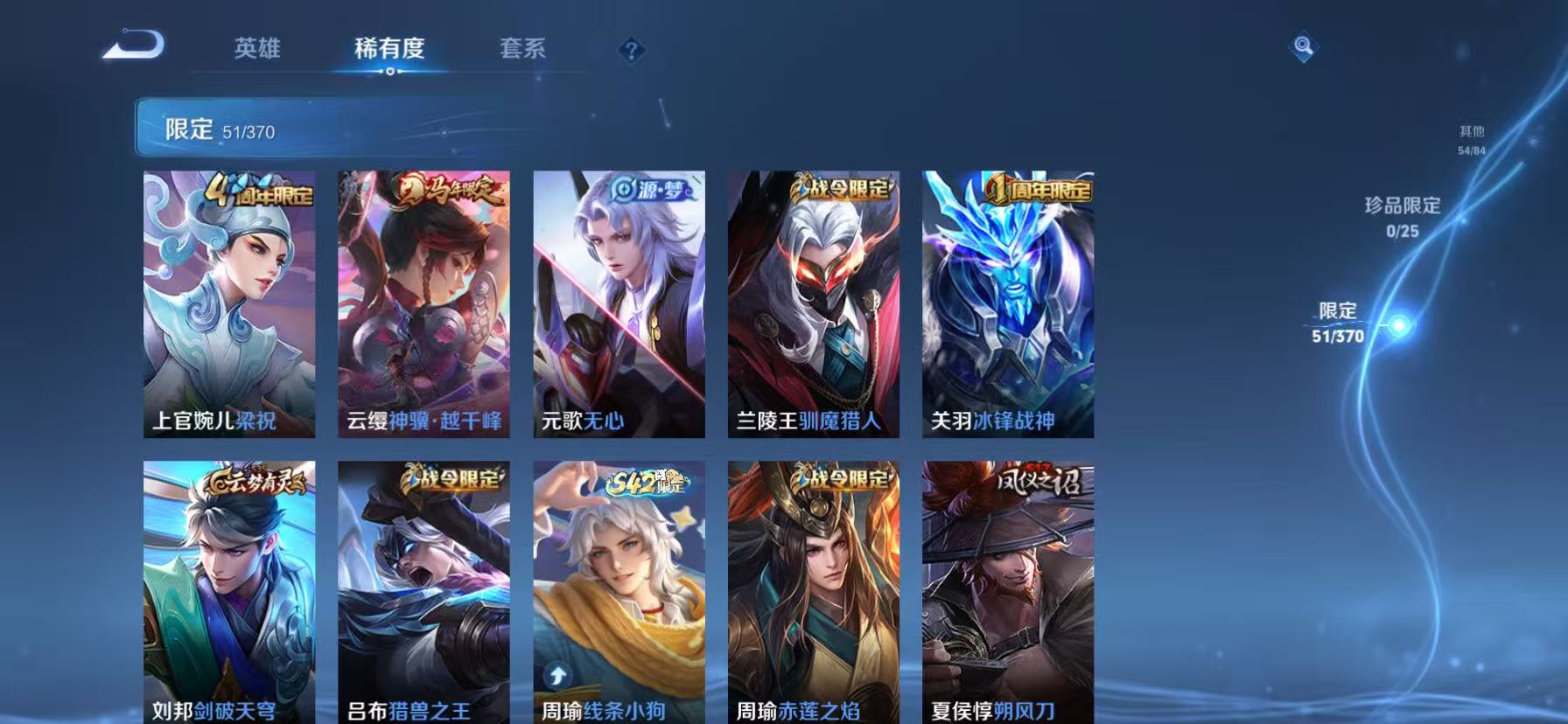The width and height of the screenshot is (1568, 724).
Task: Click the question mark help icon
Action: (x=632, y=50)
